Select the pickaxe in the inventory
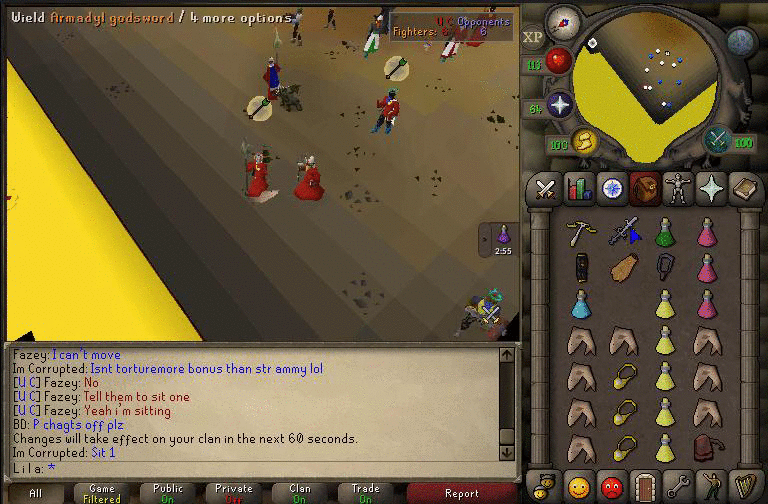The height and width of the screenshot is (504, 768). click(x=579, y=232)
